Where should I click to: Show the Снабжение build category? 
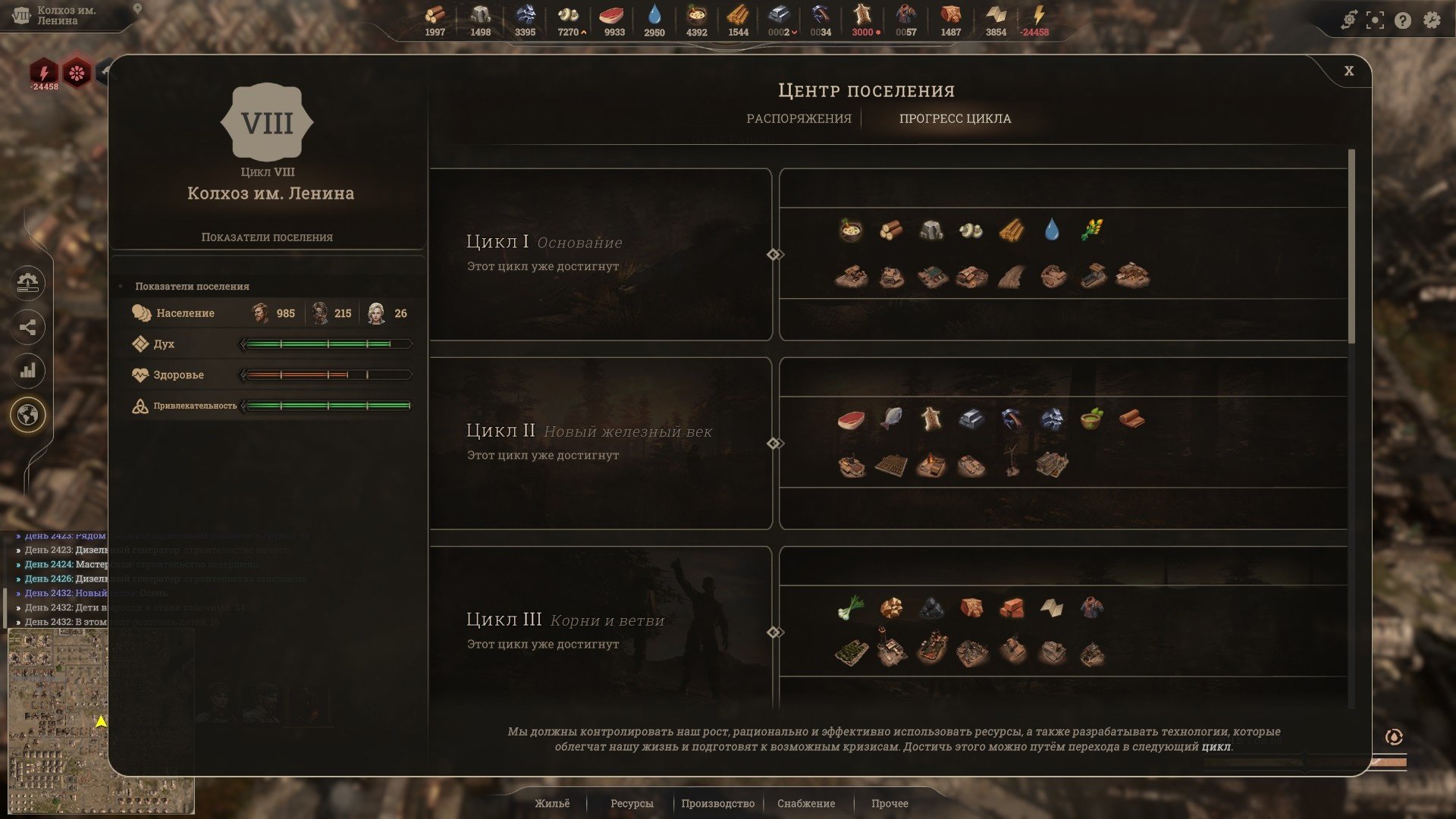click(806, 803)
